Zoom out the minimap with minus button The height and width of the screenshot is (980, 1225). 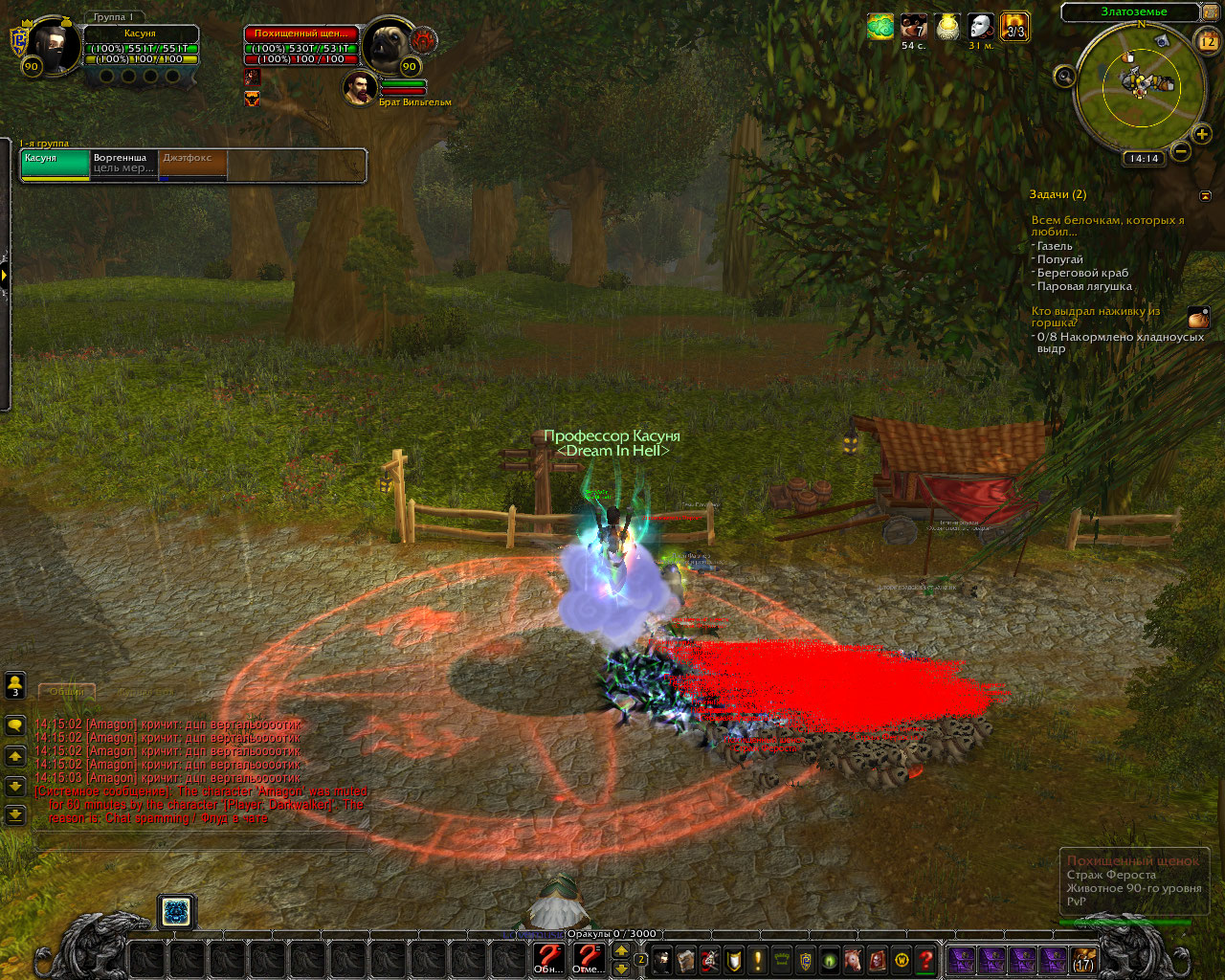1180,151
